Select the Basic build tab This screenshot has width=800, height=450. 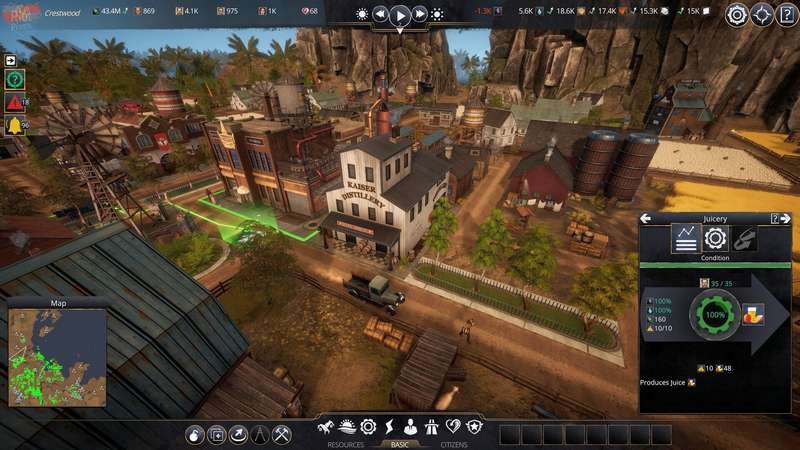pyautogui.click(x=399, y=444)
